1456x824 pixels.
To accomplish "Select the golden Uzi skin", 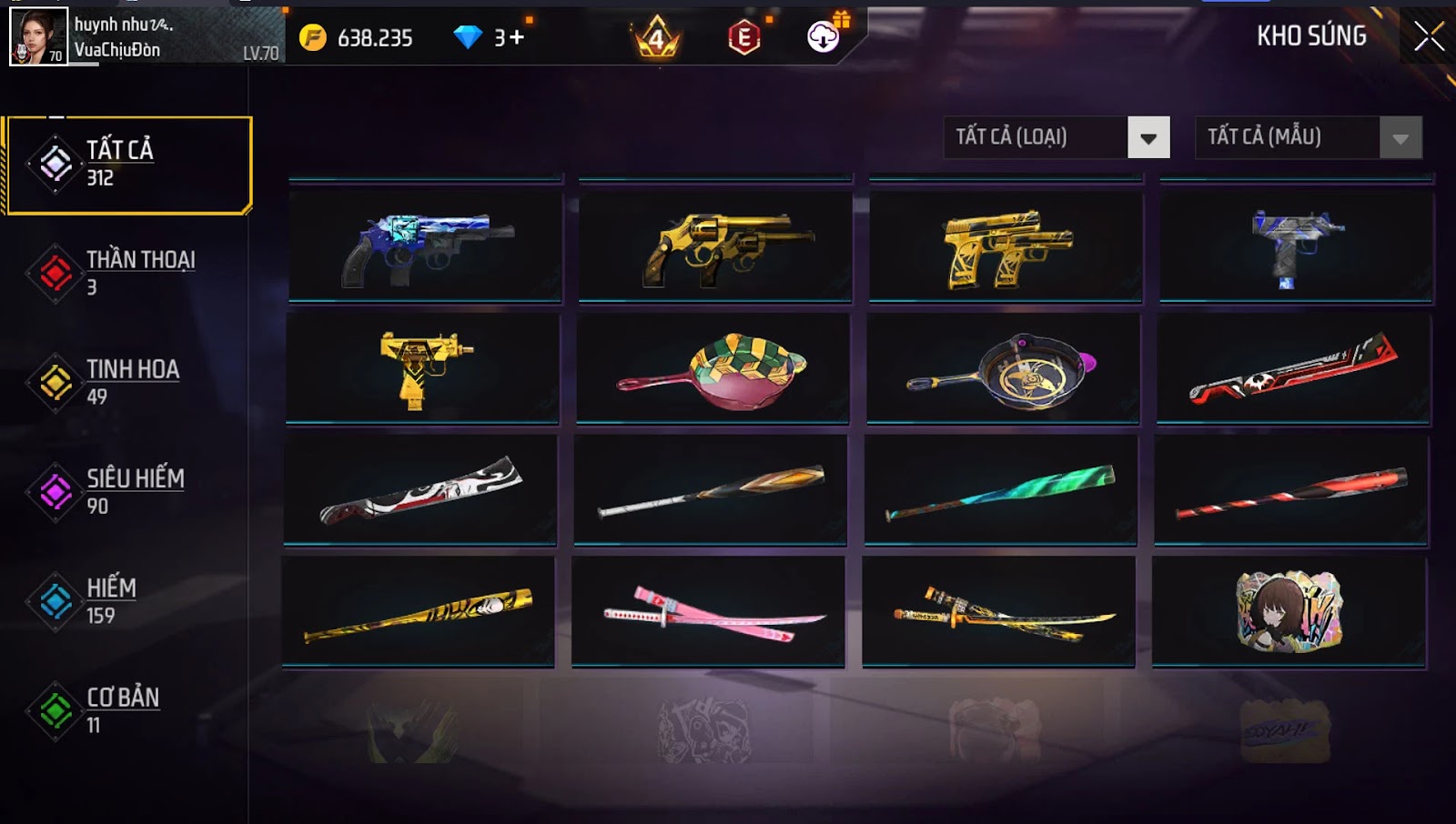I will pyautogui.click(x=422, y=368).
